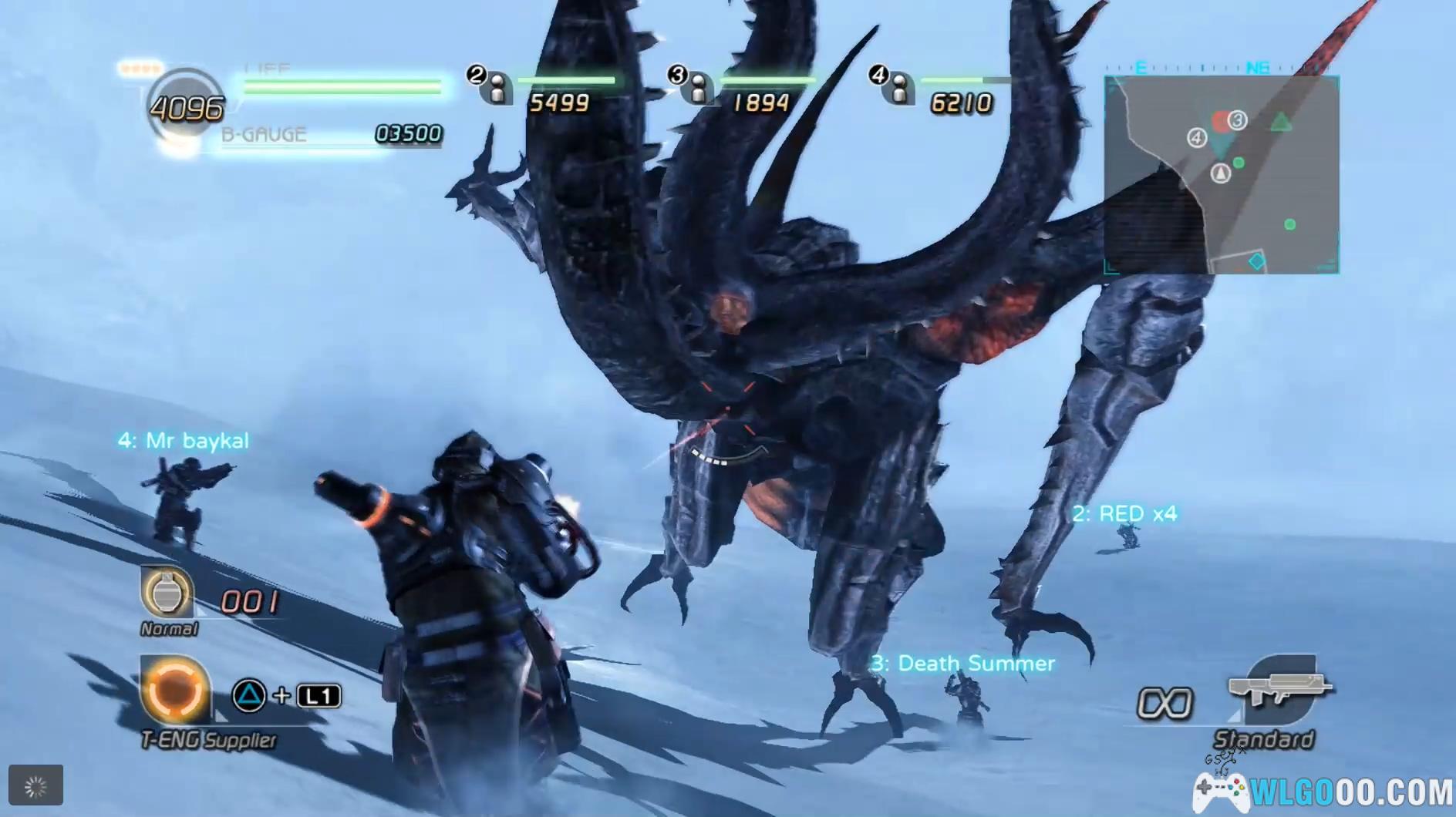Click the cyan diamond marker on minimap

1256,261
